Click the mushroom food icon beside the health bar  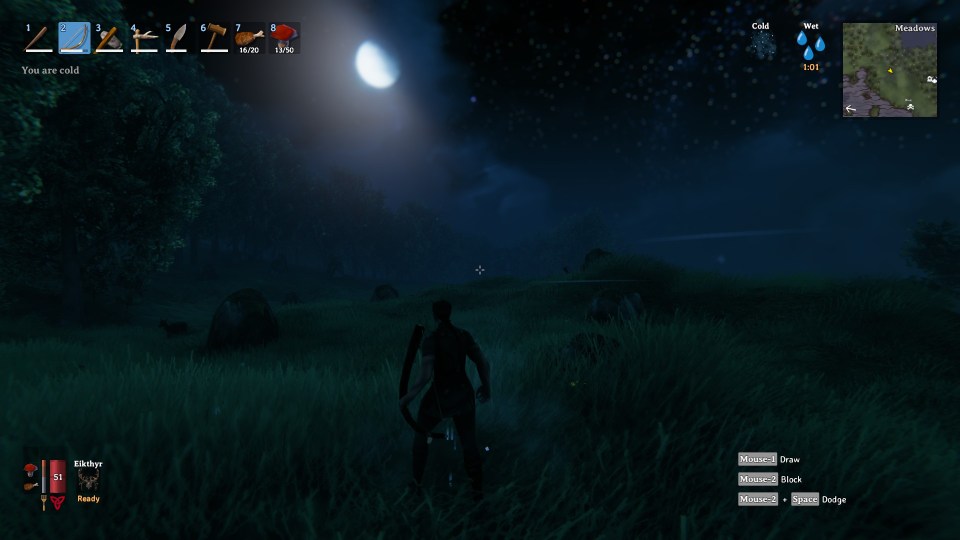point(31,468)
